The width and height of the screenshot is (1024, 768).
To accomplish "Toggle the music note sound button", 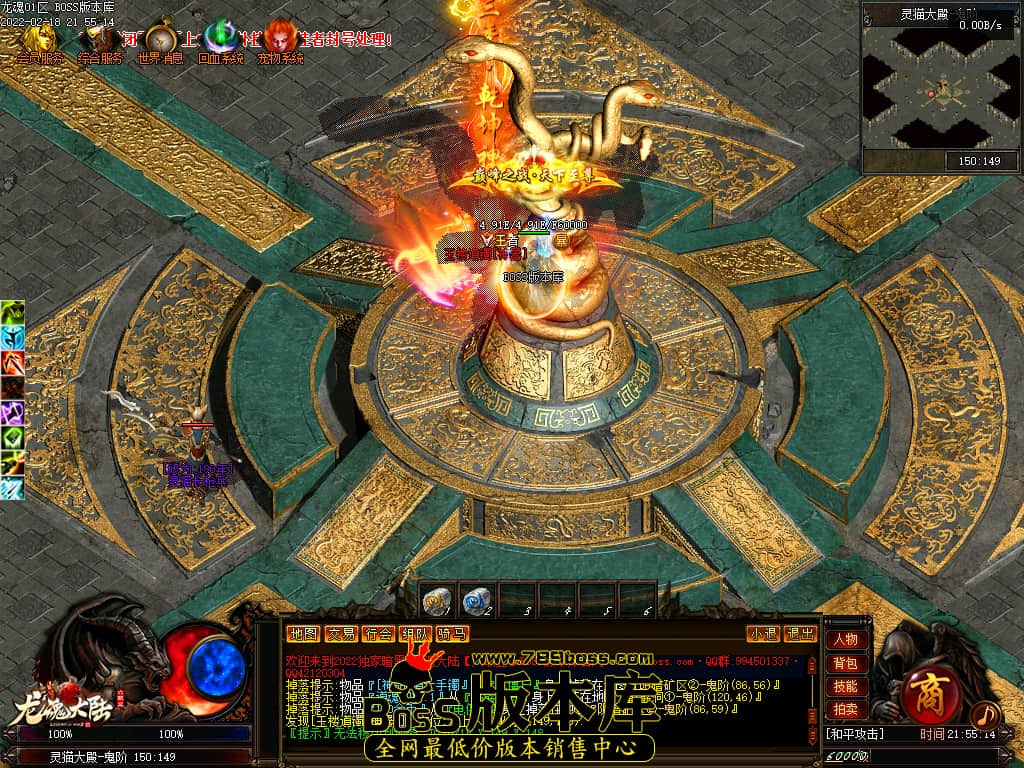I will click(x=986, y=715).
